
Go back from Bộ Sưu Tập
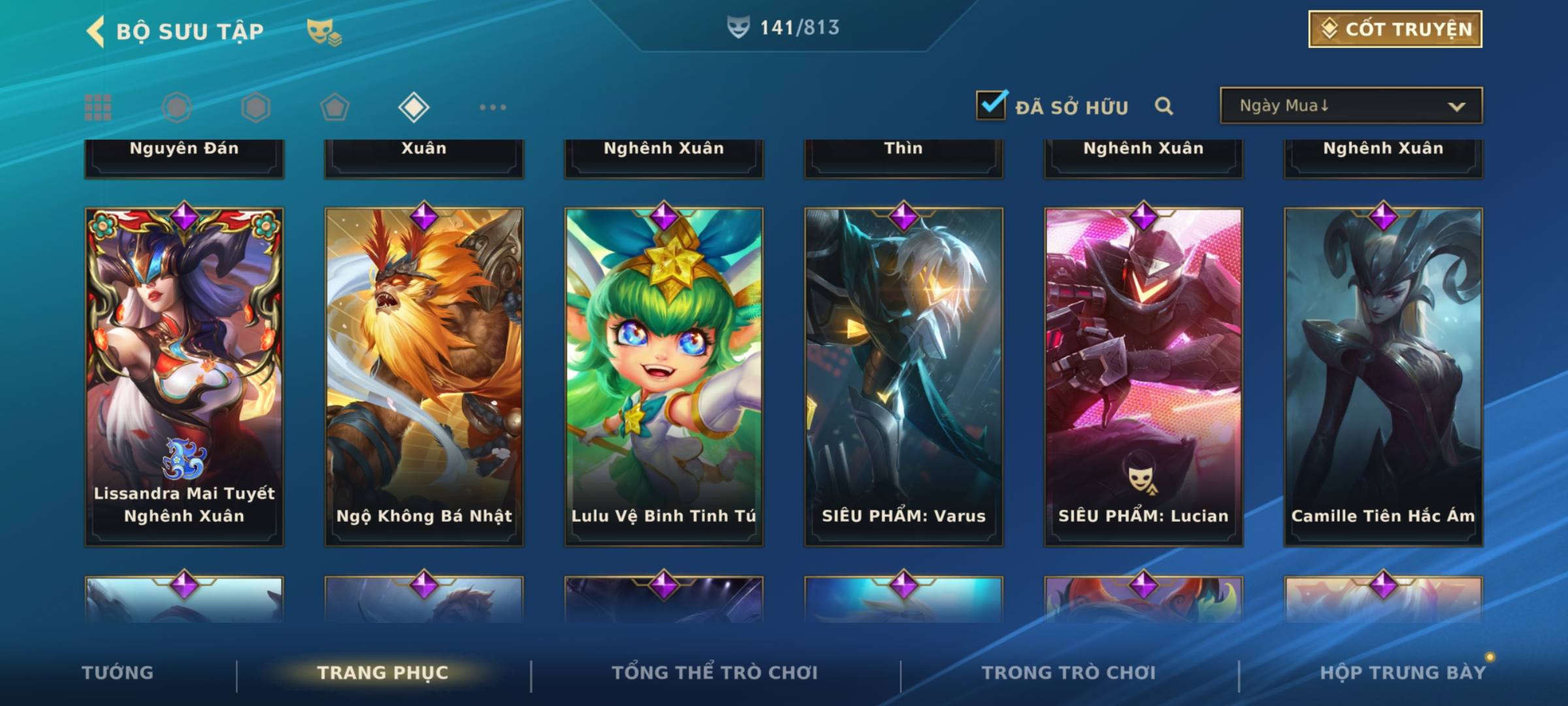click(97, 31)
